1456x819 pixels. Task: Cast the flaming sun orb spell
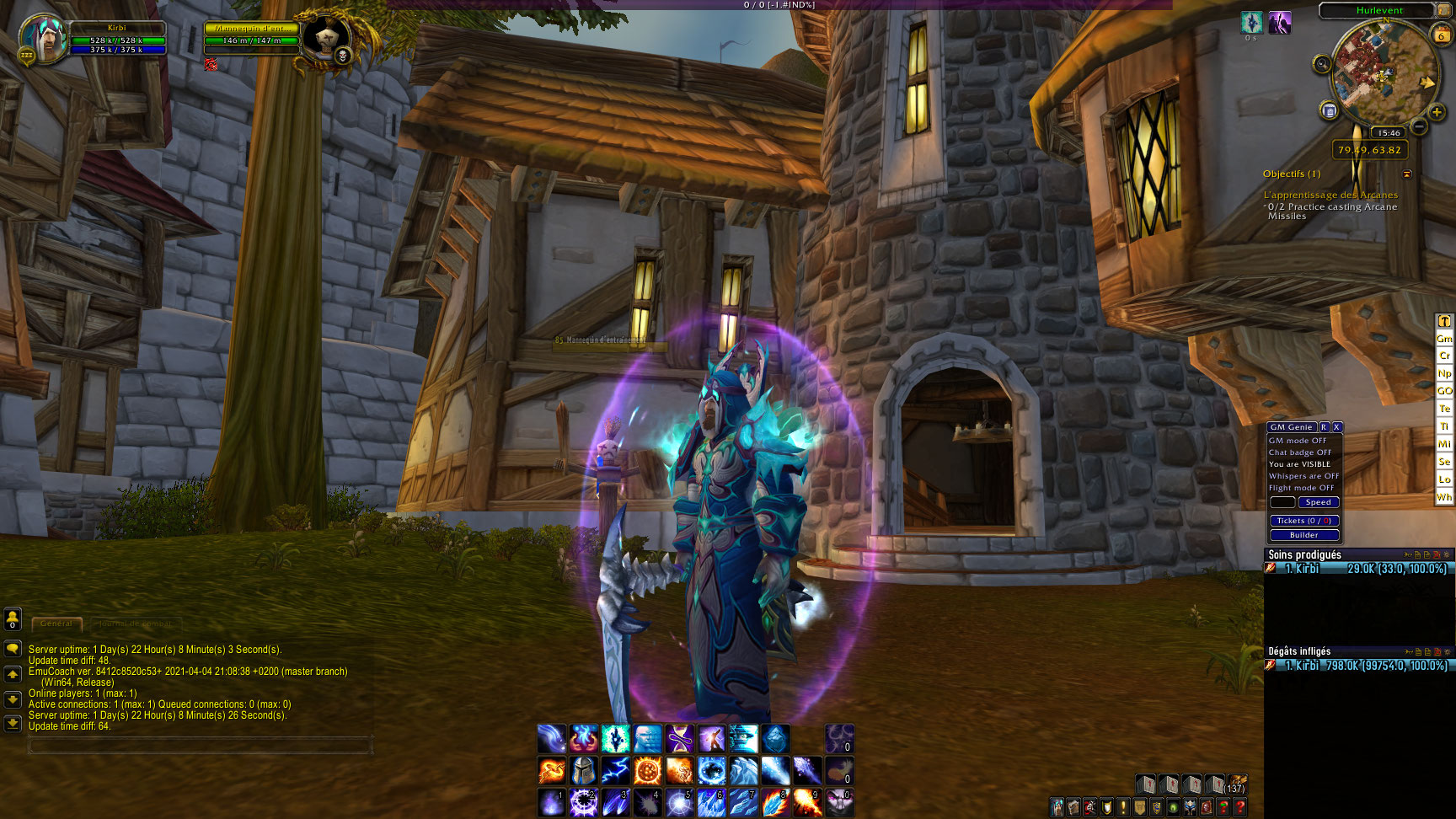[x=647, y=770]
